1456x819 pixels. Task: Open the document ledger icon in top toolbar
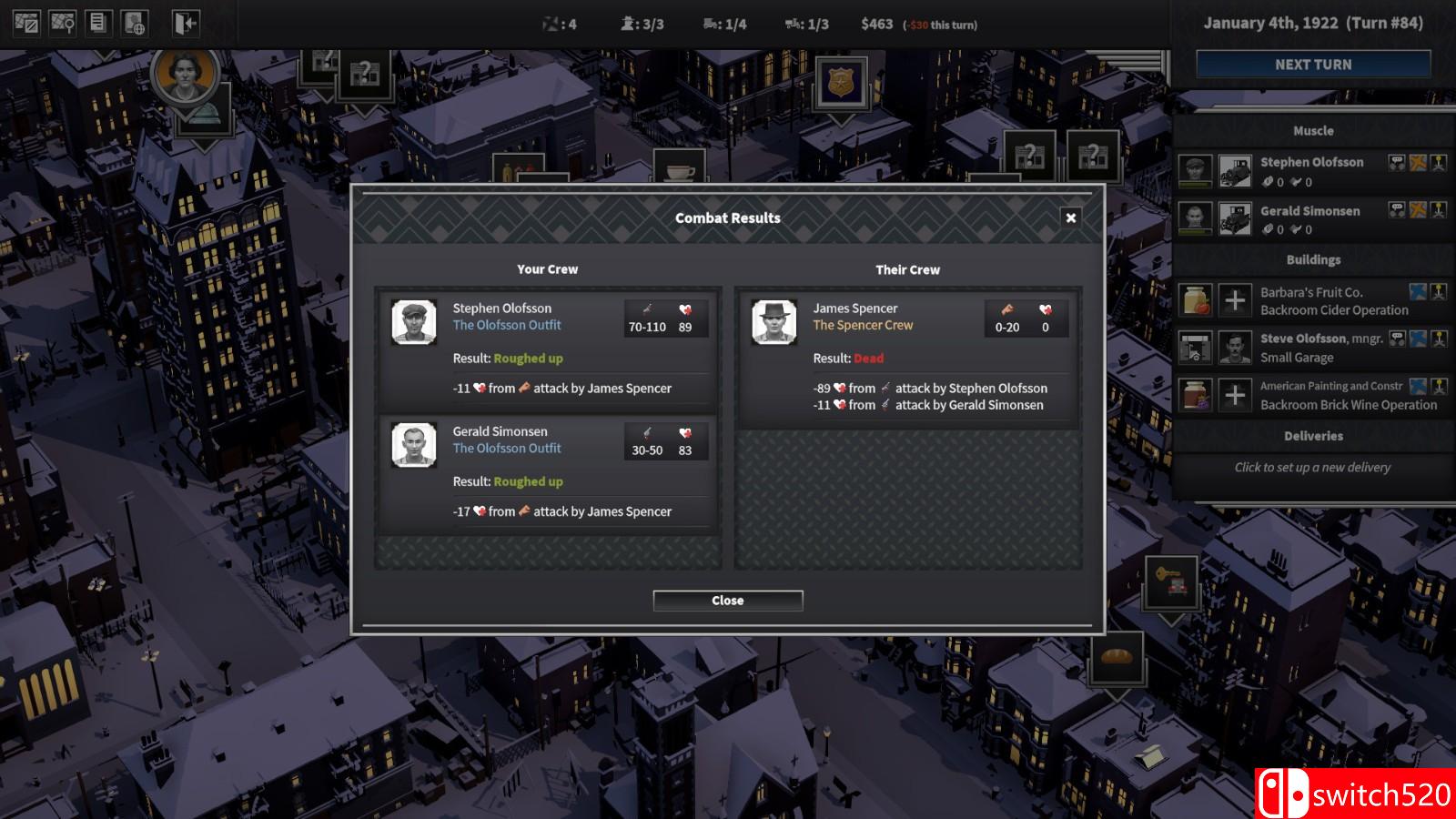99,23
